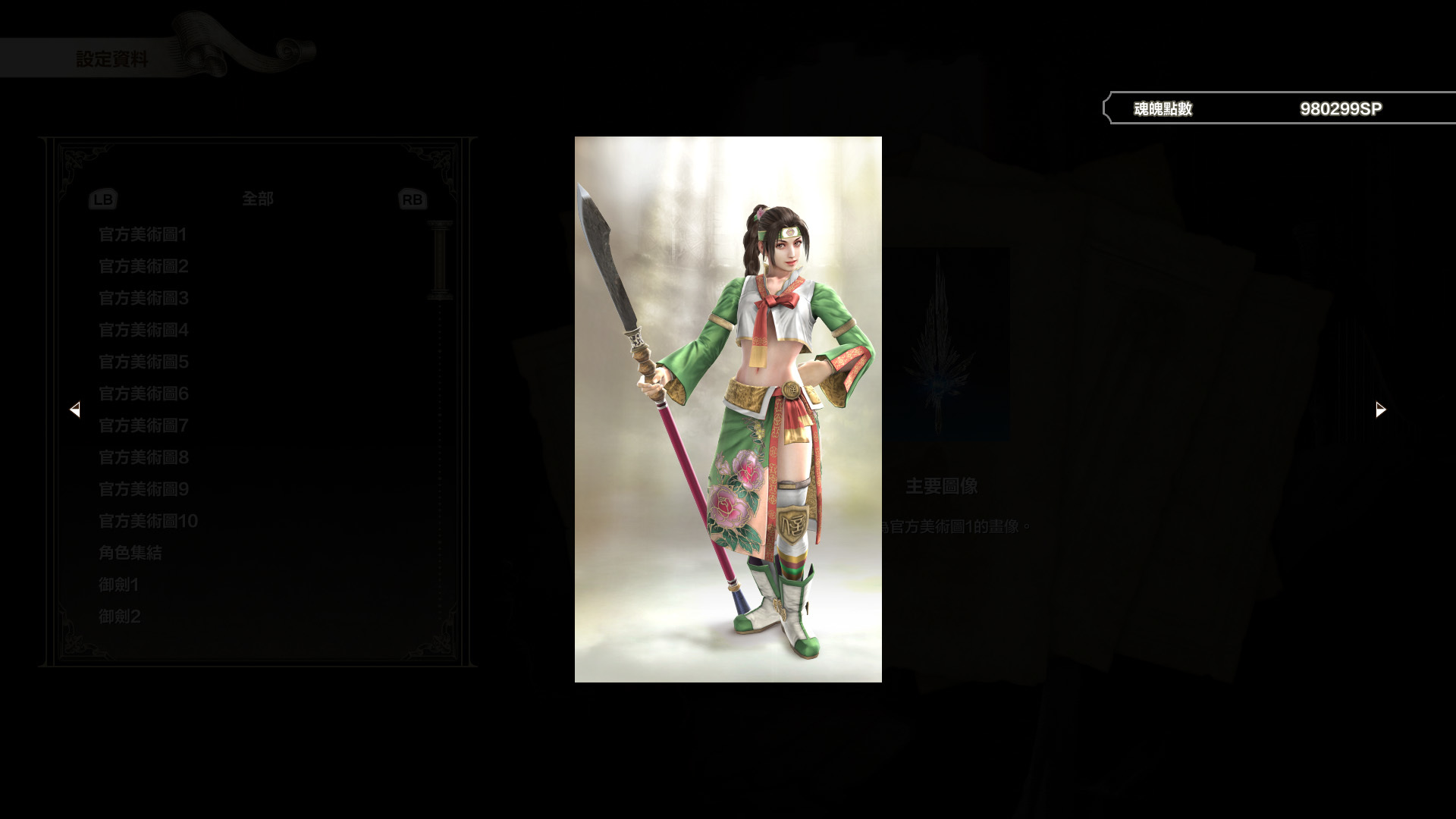Select the 官方美術圖3 entry
Viewport: 1456px width, 819px height.
143,299
